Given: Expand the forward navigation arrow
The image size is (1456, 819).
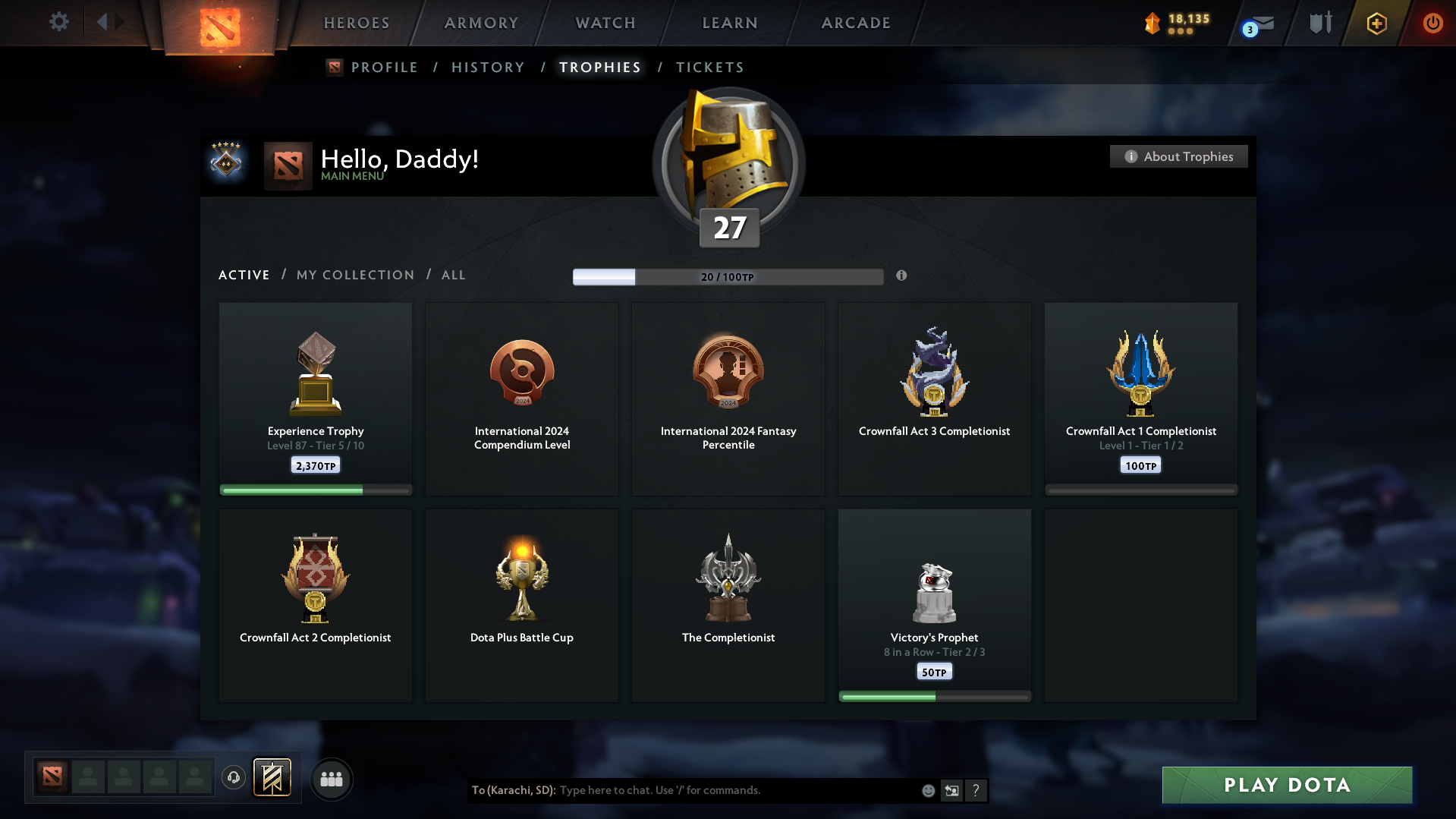Looking at the screenshot, I should point(119,22).
